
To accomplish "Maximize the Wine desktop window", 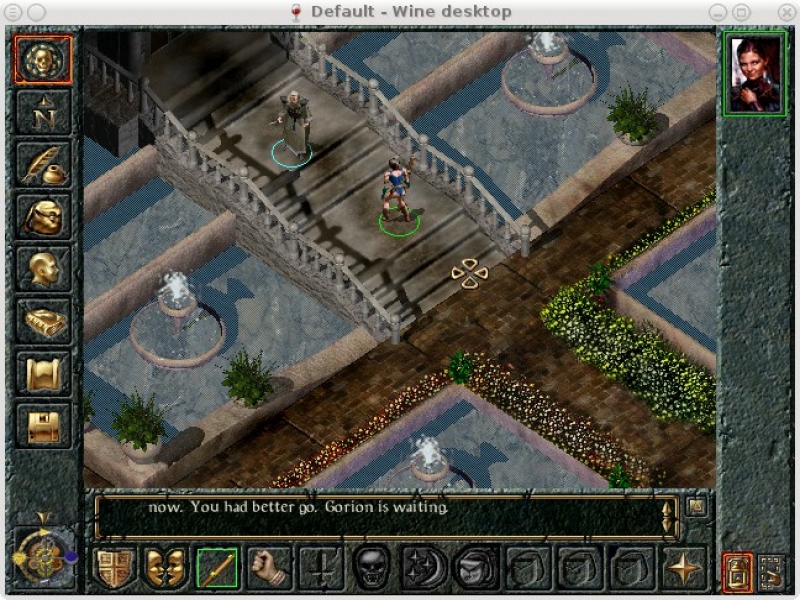I will tap(742, 11).
